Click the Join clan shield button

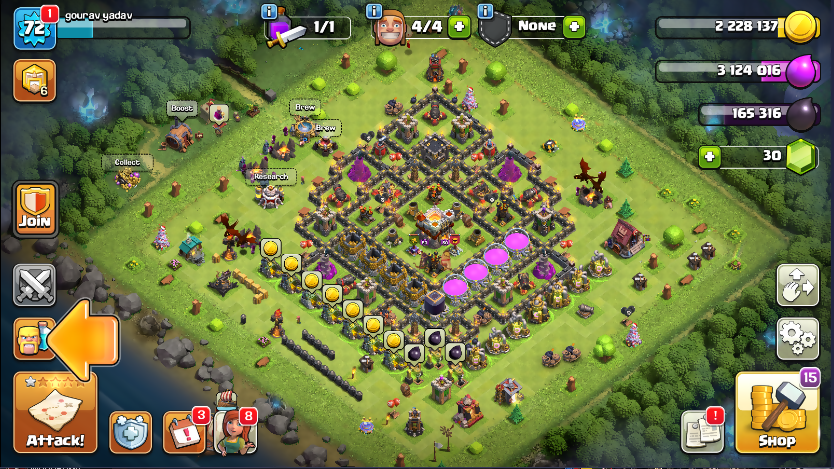pyautogui.click(x=34, y=209)
